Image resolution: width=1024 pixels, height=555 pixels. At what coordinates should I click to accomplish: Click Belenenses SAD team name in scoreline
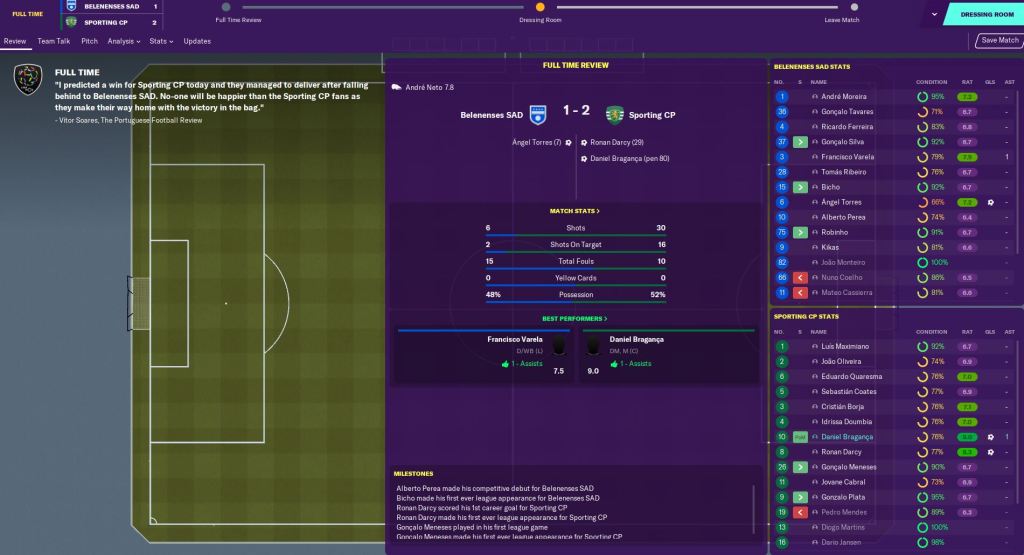pyautogui.click(x=491, y=115)
